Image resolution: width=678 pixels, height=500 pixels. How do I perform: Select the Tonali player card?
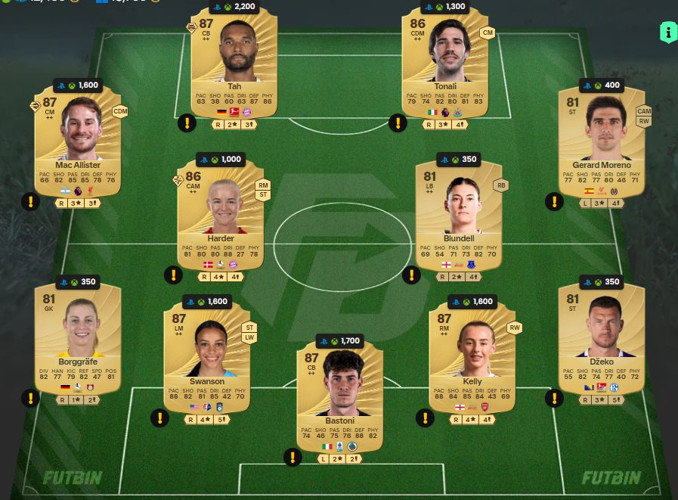[444, 68]
